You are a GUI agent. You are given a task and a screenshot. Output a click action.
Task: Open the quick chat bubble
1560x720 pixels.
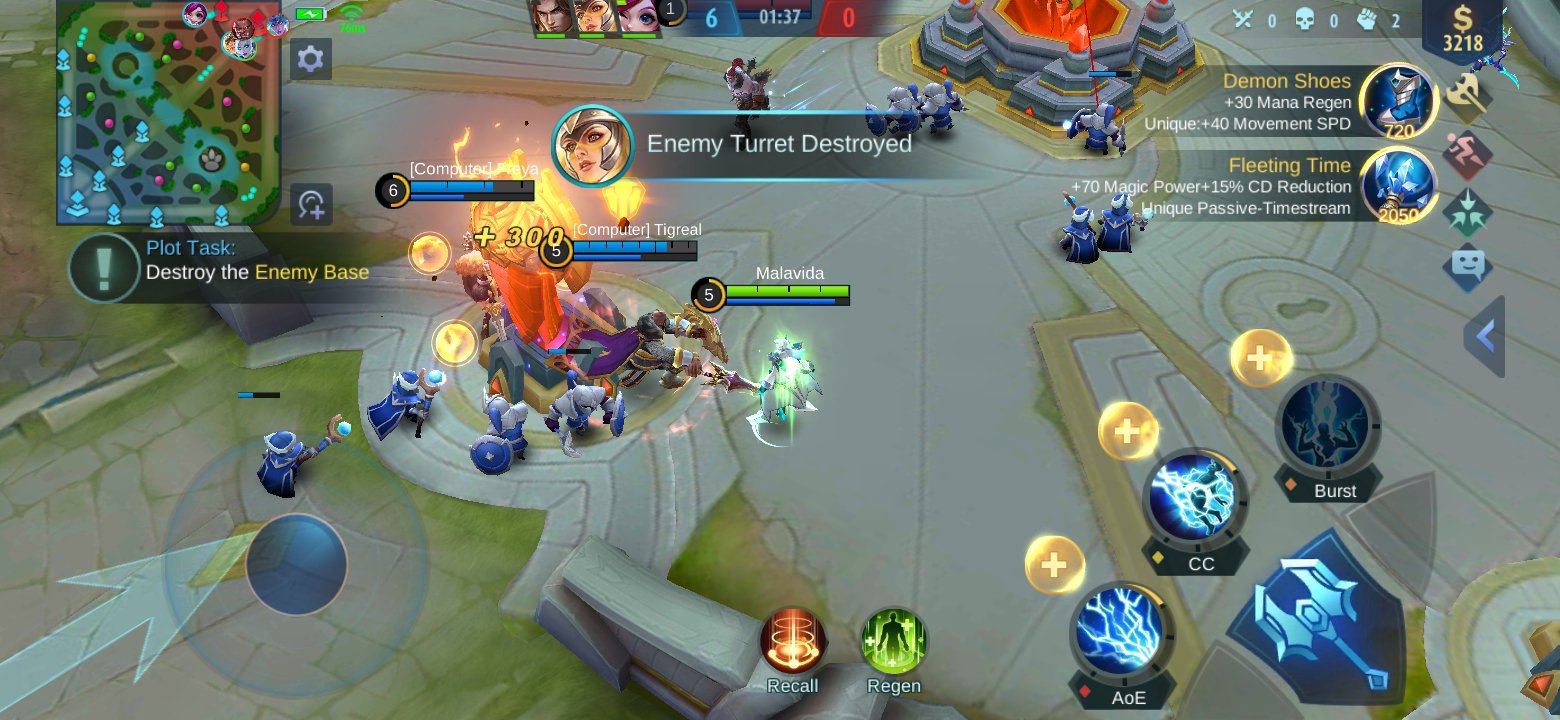[1467, 267]
